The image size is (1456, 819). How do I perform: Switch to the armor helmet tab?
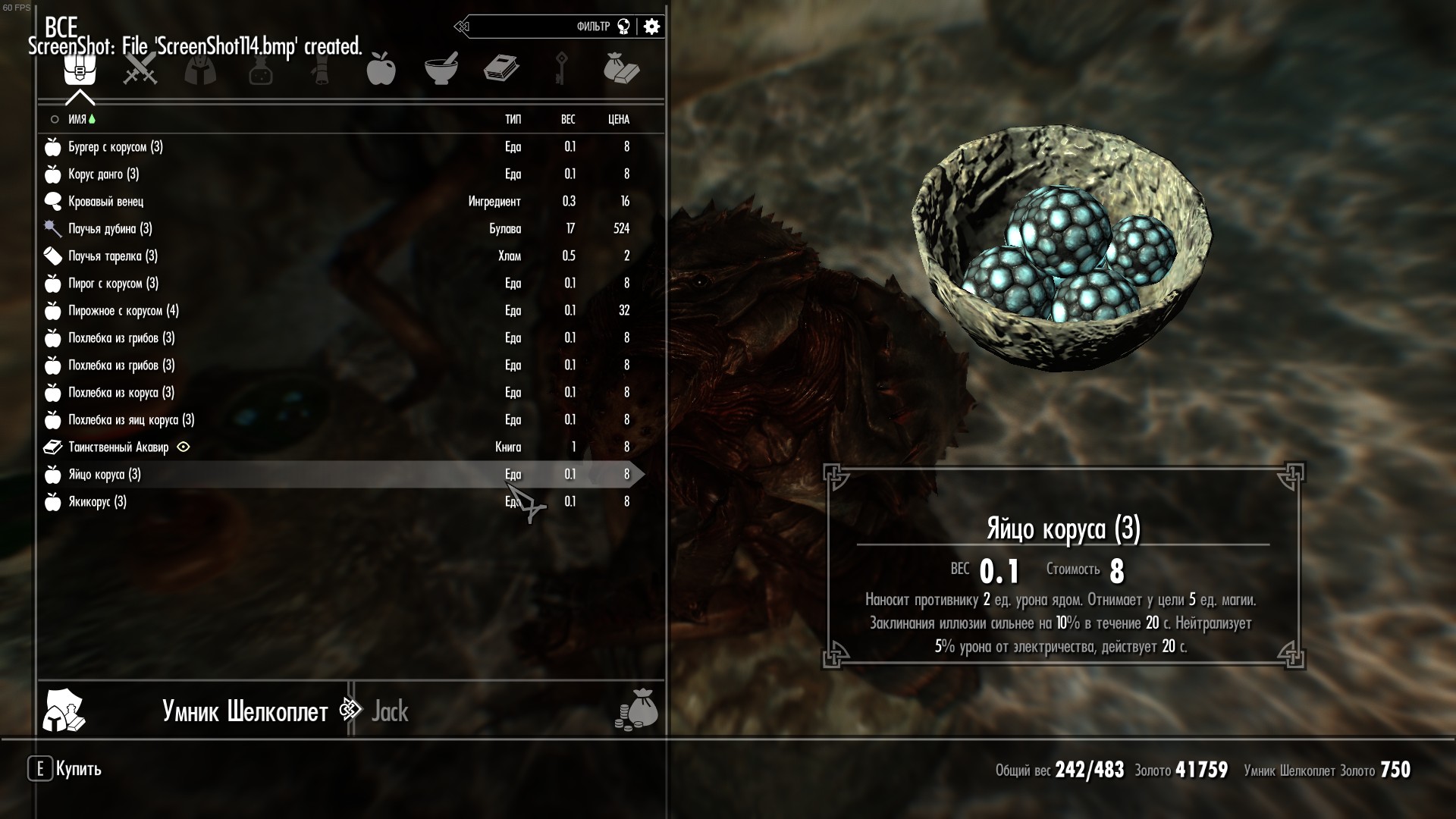[x=200, y=70]
